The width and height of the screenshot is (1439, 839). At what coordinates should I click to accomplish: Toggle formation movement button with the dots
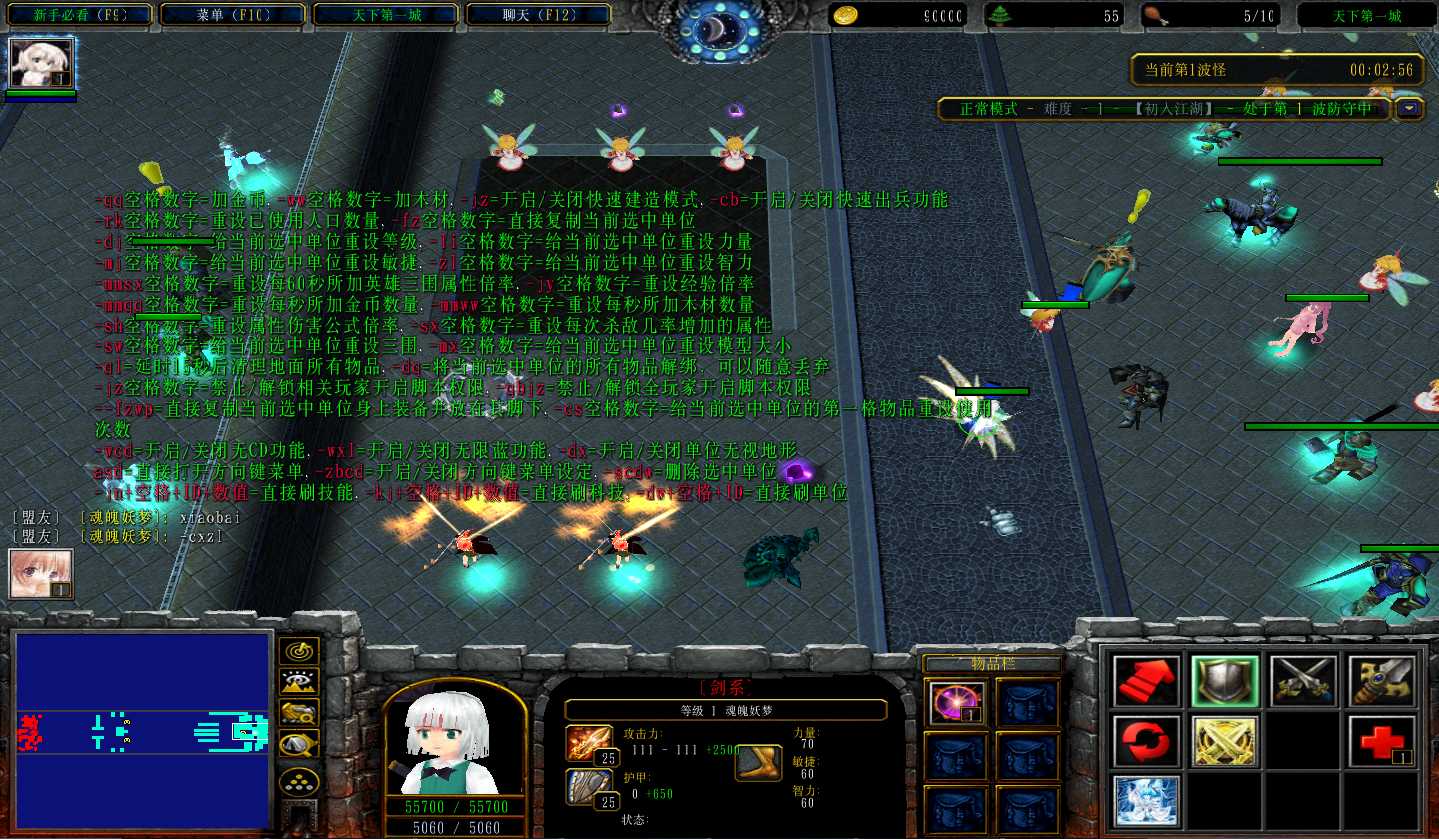point(298,781)
